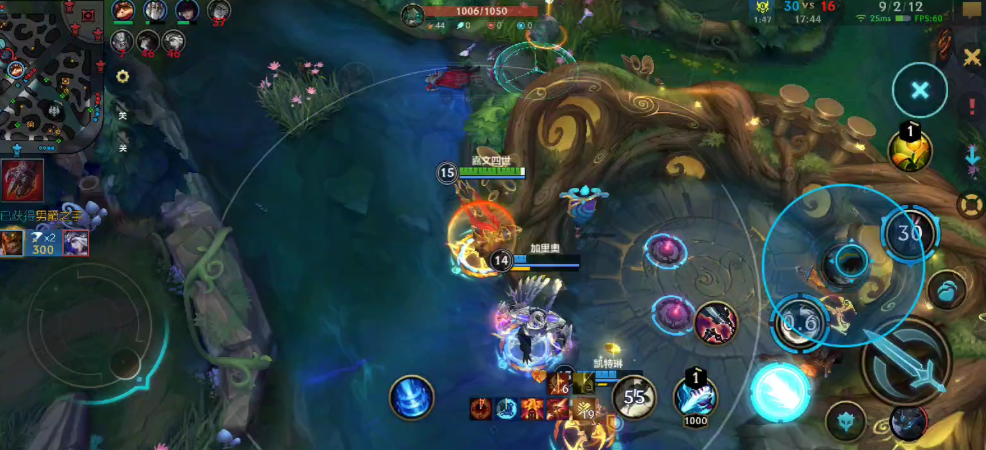Cast summoner spell showing 55 cooldown
Viewport: 986px width, 450px height.
[634, 396]
